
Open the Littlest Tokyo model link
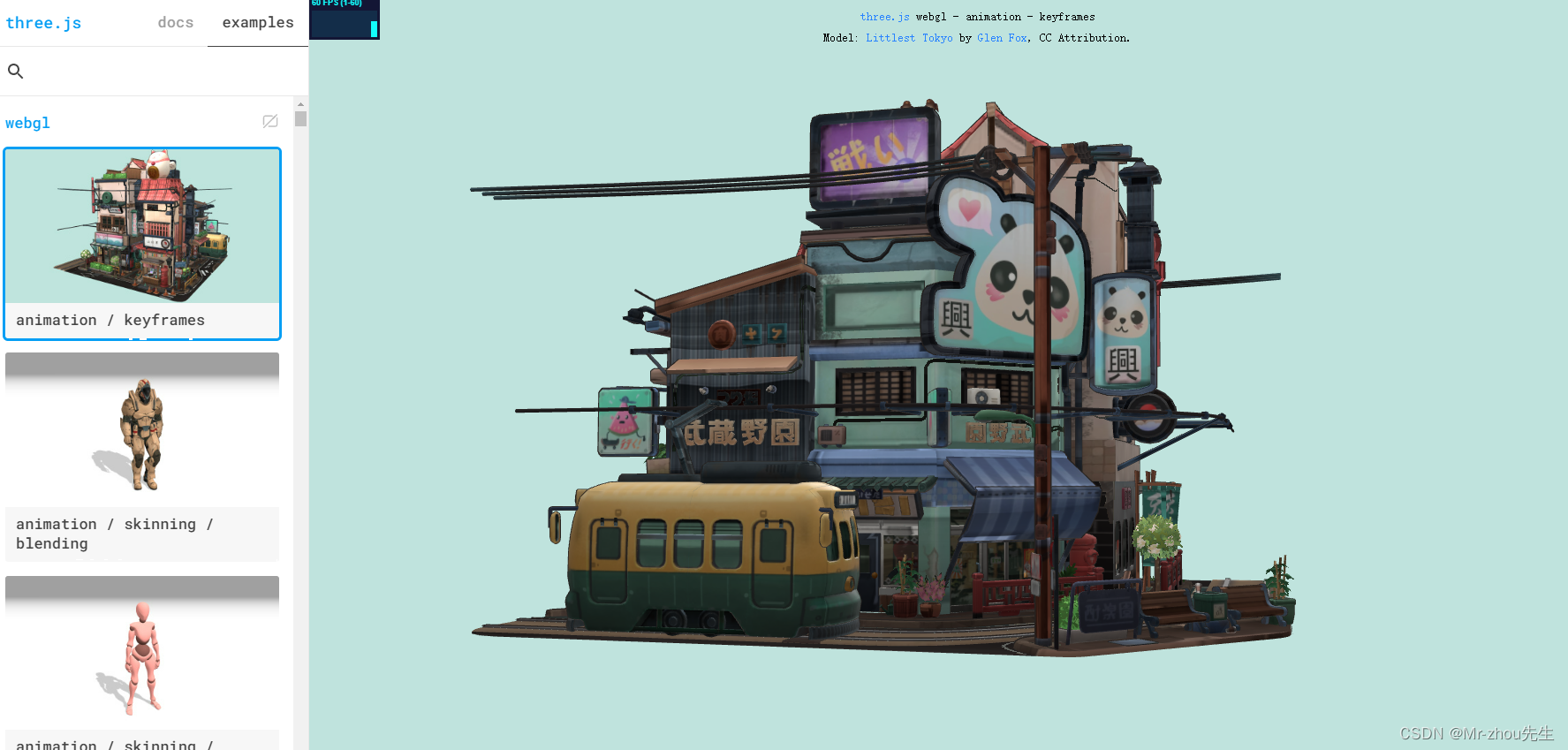pyautogui.click(x=909, y=37)
